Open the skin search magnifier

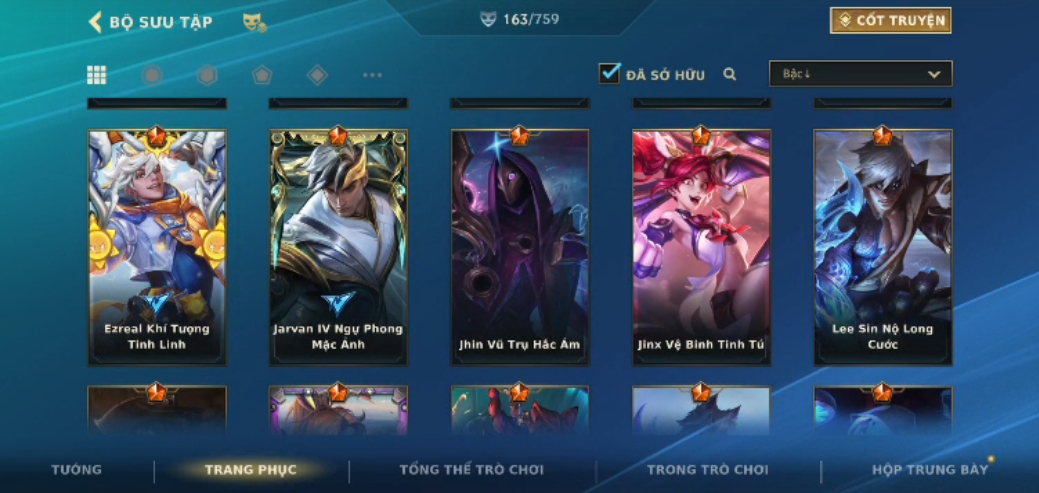click(x=730, y=74)
